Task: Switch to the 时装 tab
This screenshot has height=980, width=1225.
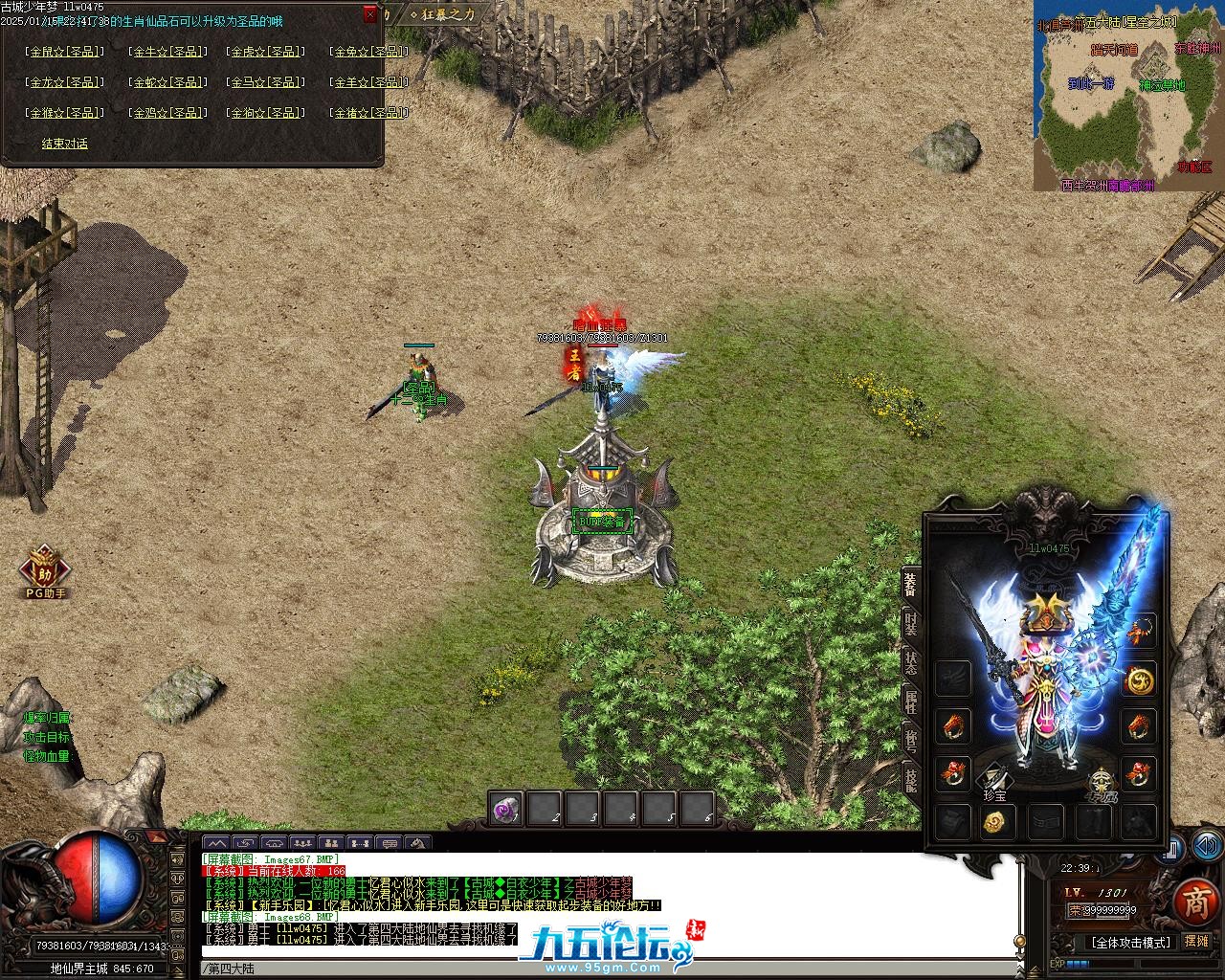Action: (x=911, y=623)
